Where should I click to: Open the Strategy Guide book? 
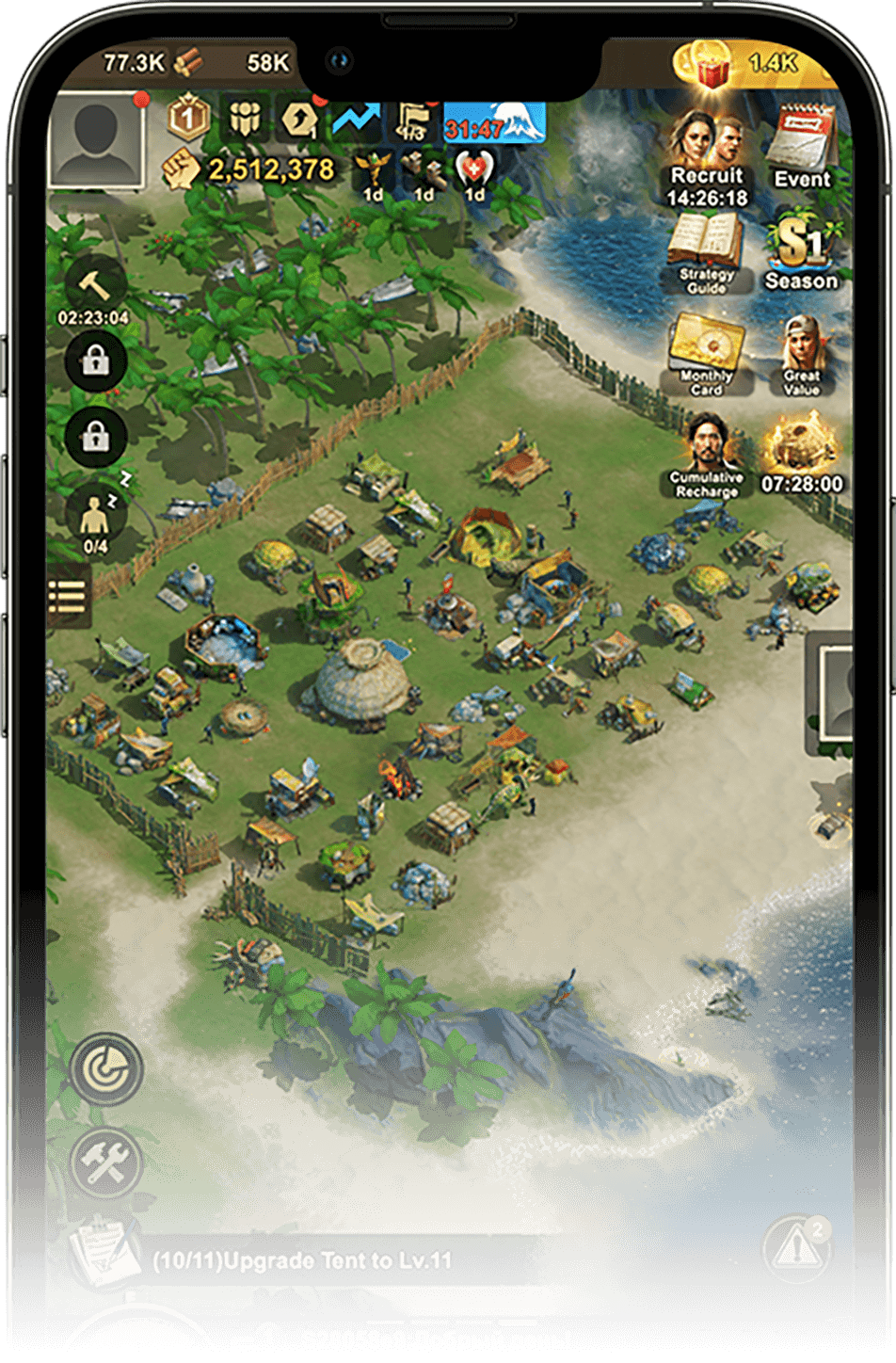706,252
